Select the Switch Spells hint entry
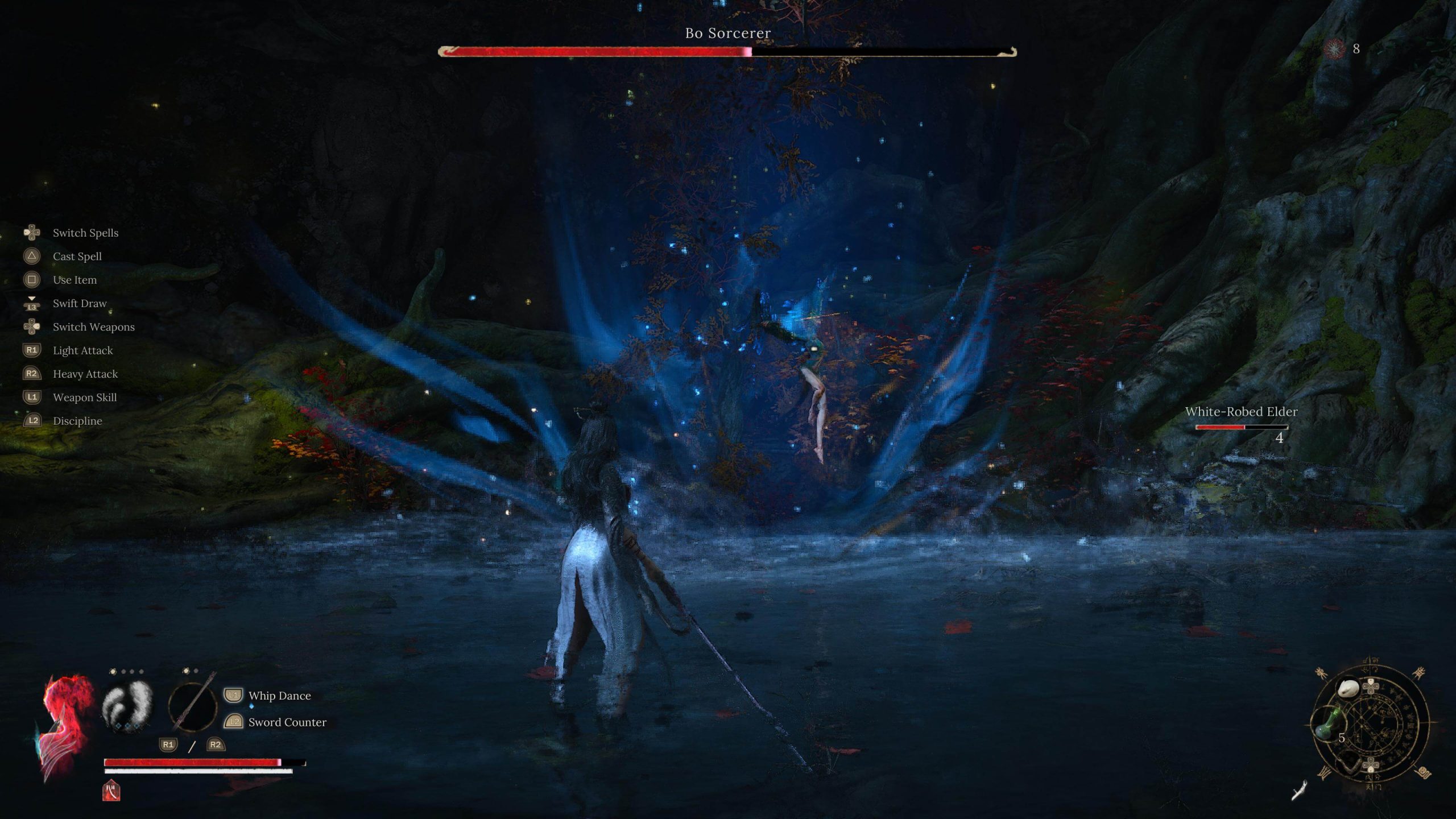This screenshot has height=819, width=1456. [x=85, y=233]
